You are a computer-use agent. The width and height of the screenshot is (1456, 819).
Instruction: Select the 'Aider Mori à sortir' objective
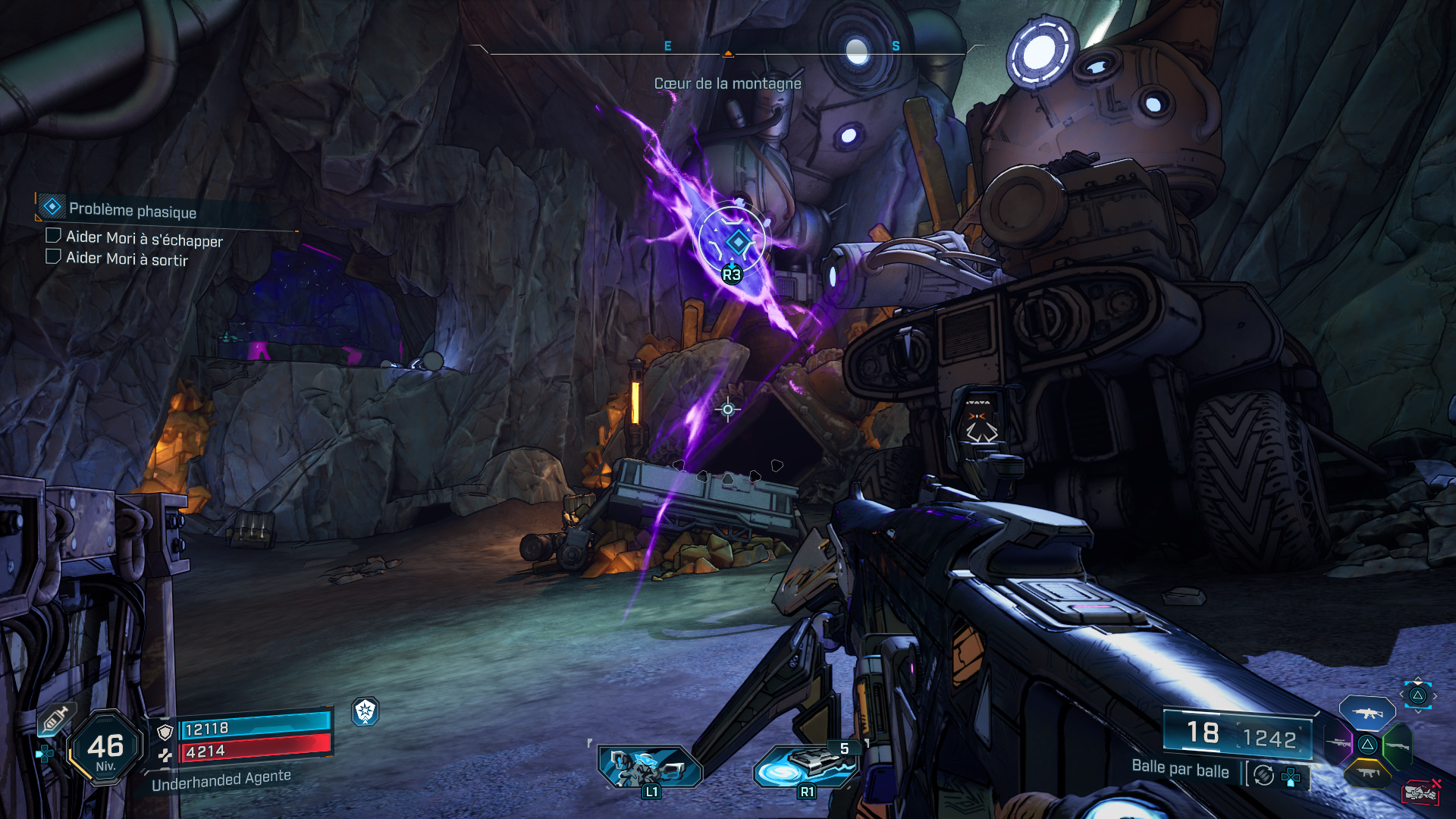[x=126, y=259]
